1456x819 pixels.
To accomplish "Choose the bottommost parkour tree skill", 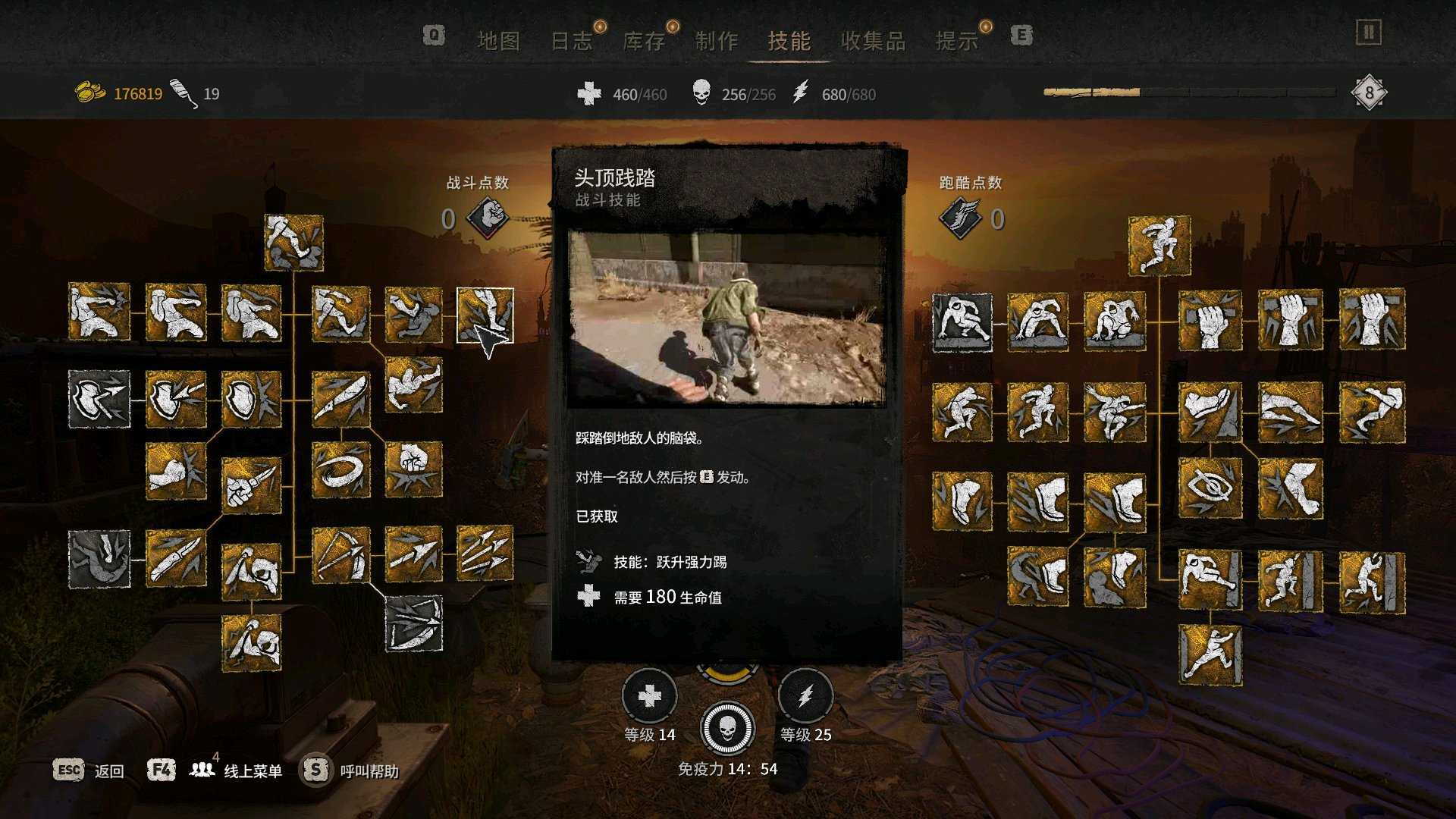I will coord(1210,654).
